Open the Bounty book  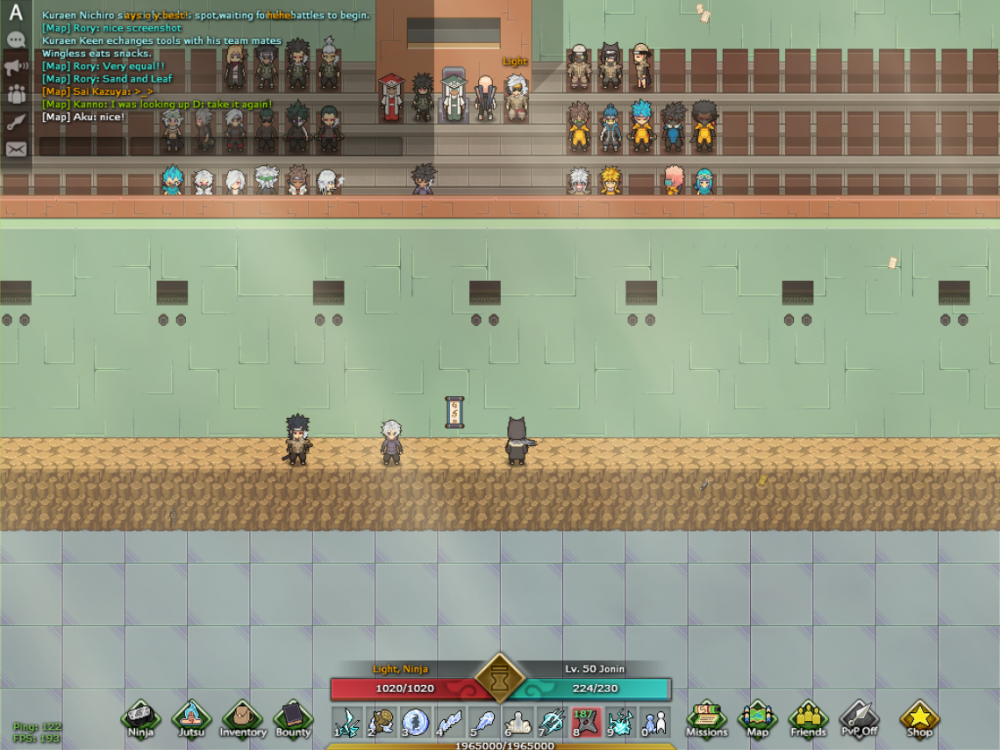[293, 717]
